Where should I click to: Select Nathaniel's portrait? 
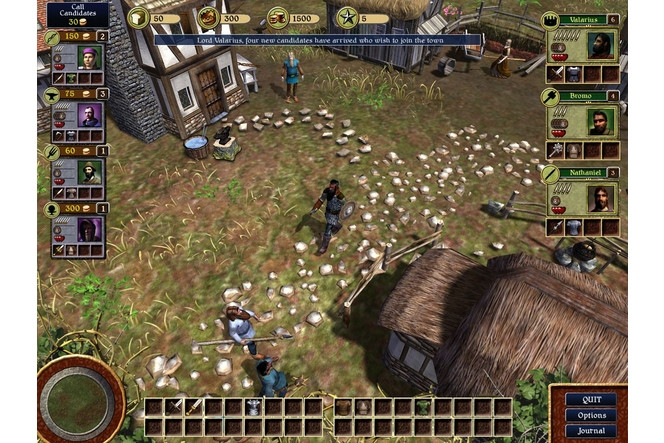pos(597,198)
